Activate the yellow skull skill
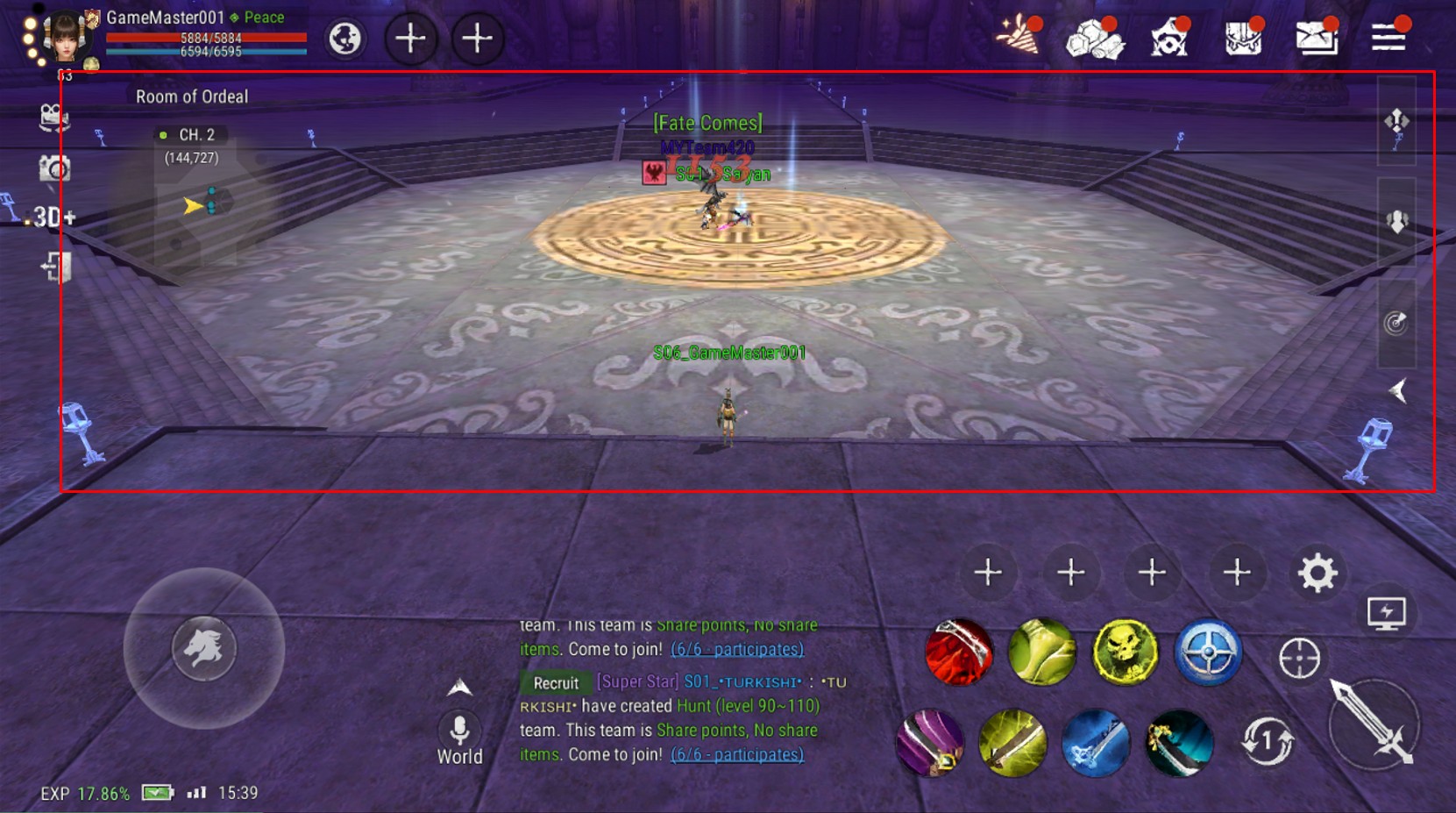Screen dimensions: 1456x813 pos(1125,652)
